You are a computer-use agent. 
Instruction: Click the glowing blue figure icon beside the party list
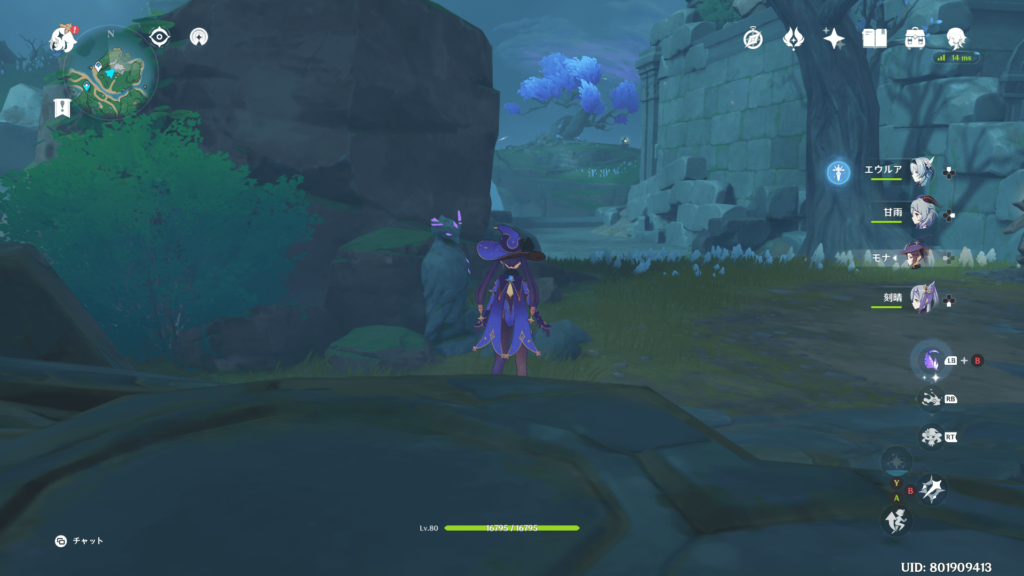[838, 173]
